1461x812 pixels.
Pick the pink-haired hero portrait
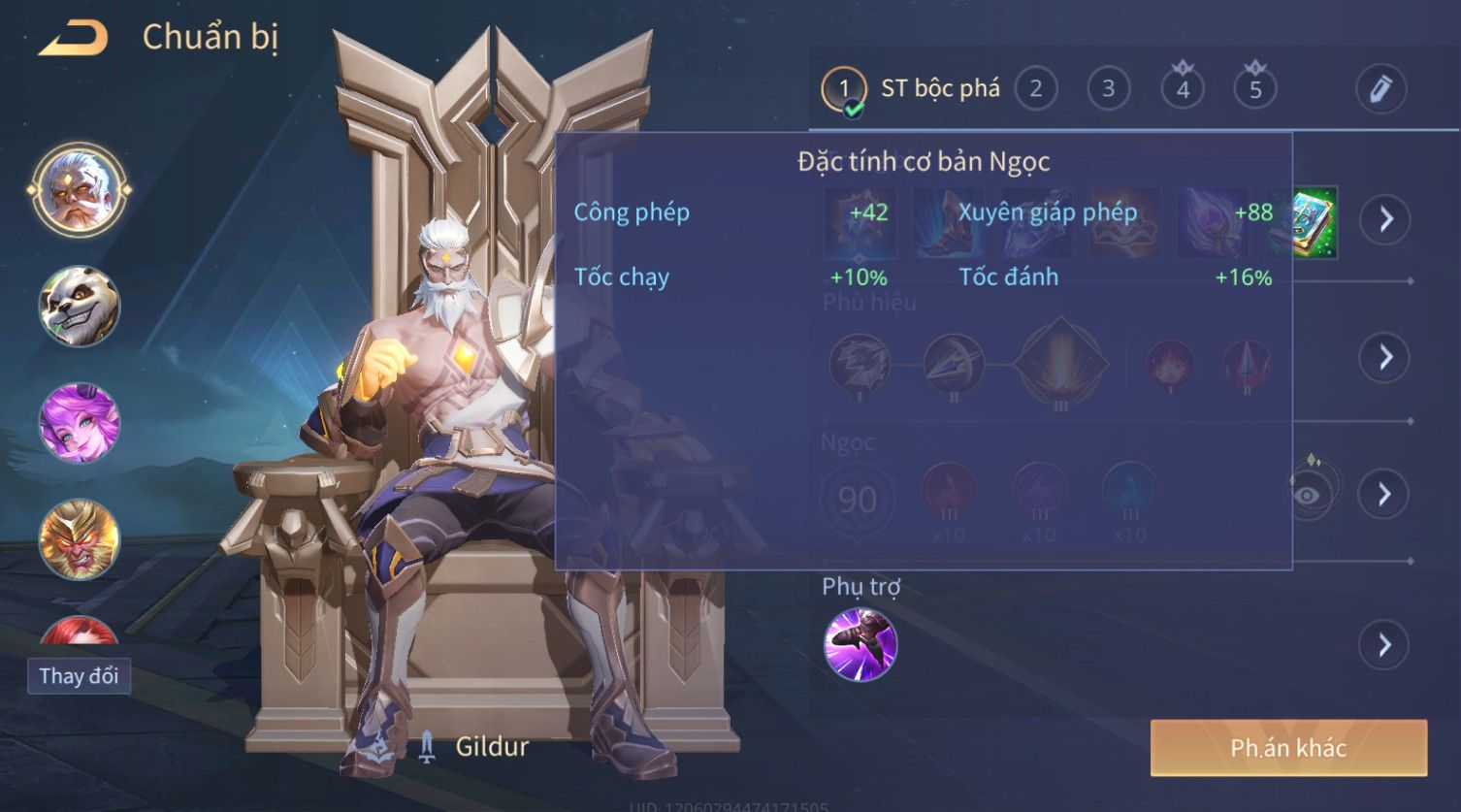(80, 423)
